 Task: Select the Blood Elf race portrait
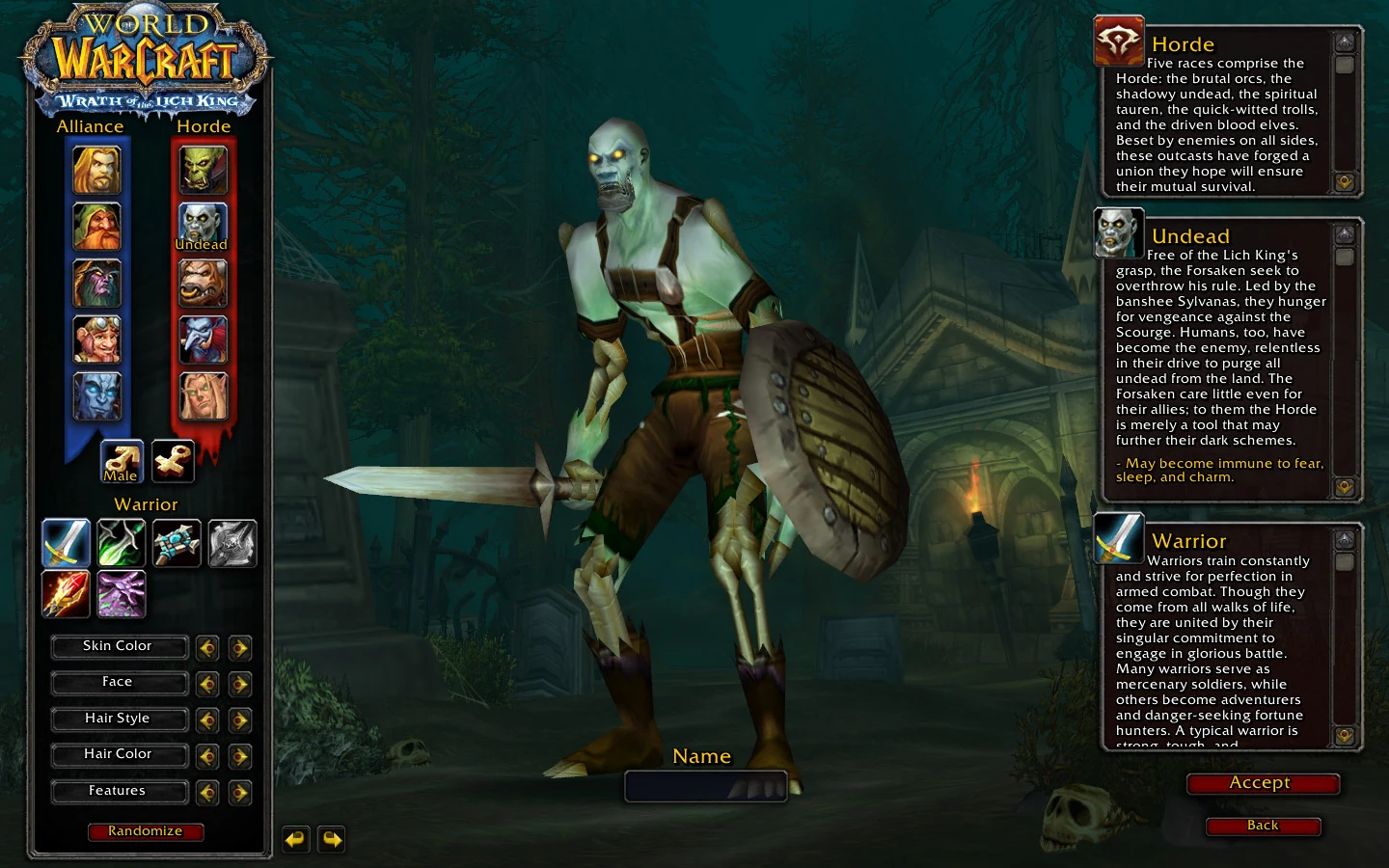(x=203, y=395)
